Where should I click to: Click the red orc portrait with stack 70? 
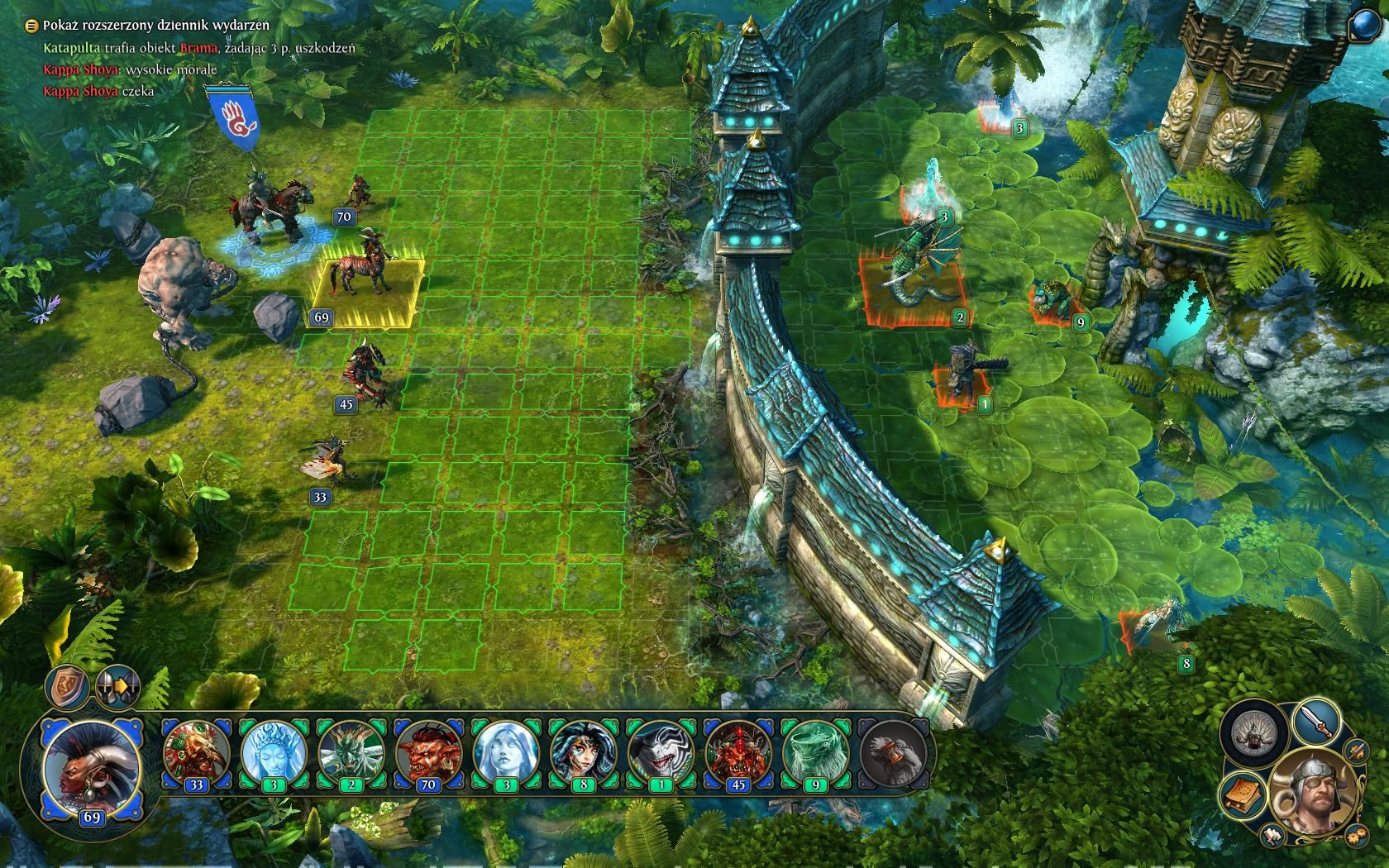[x=428, y=751]
